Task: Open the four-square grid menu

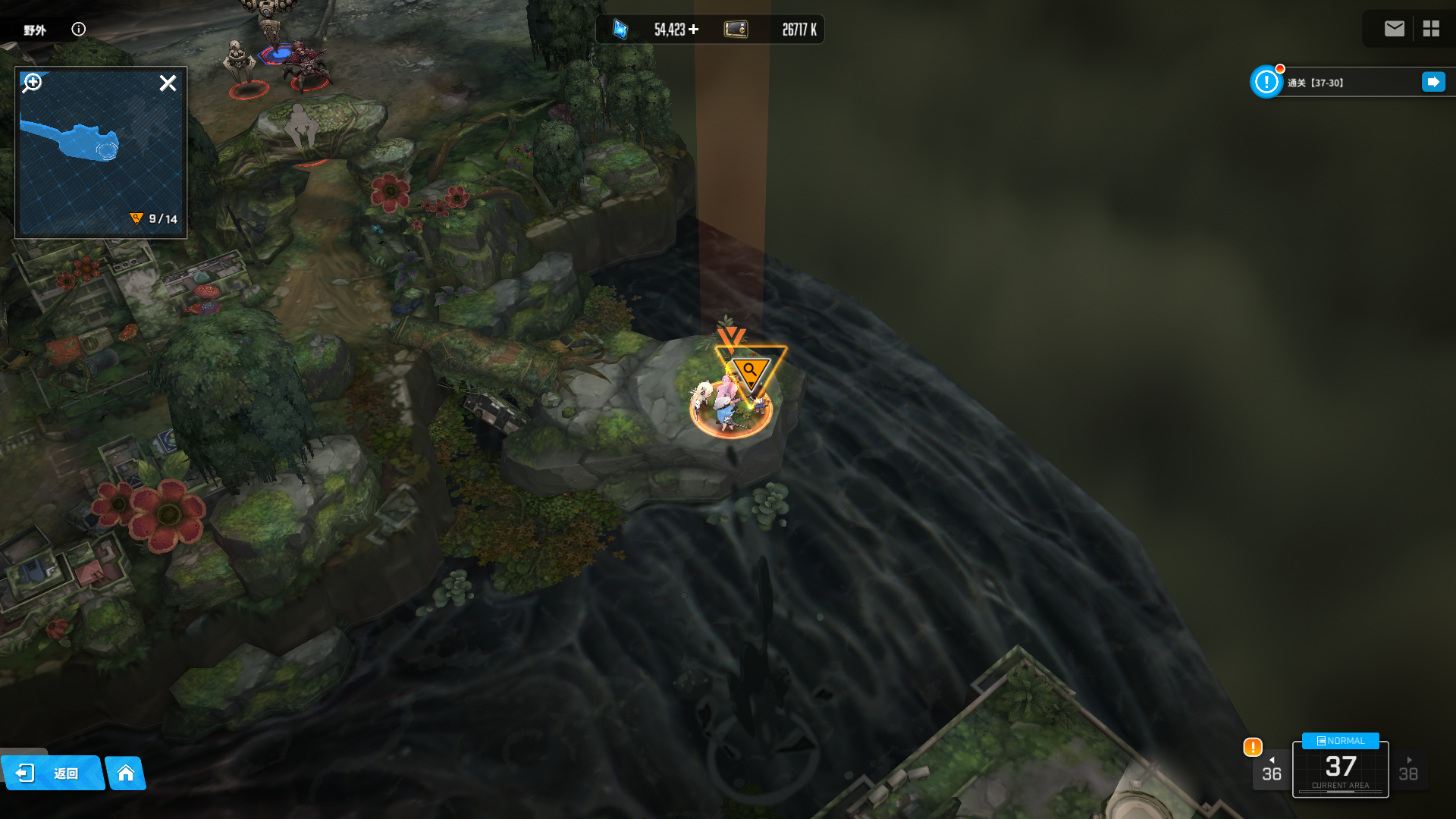Action: [1431, 29]
